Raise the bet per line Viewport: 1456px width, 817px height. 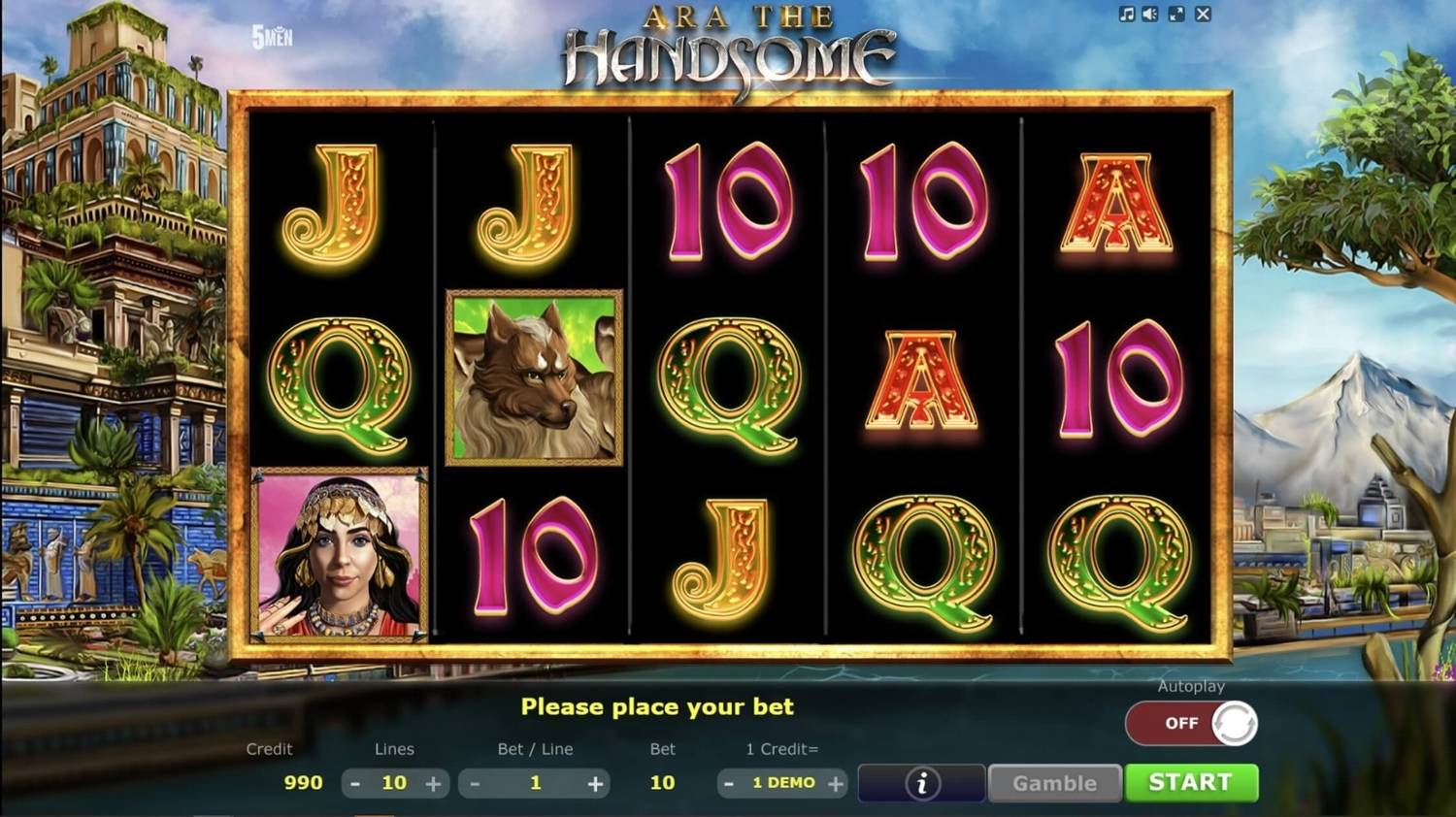click(595, 783)
